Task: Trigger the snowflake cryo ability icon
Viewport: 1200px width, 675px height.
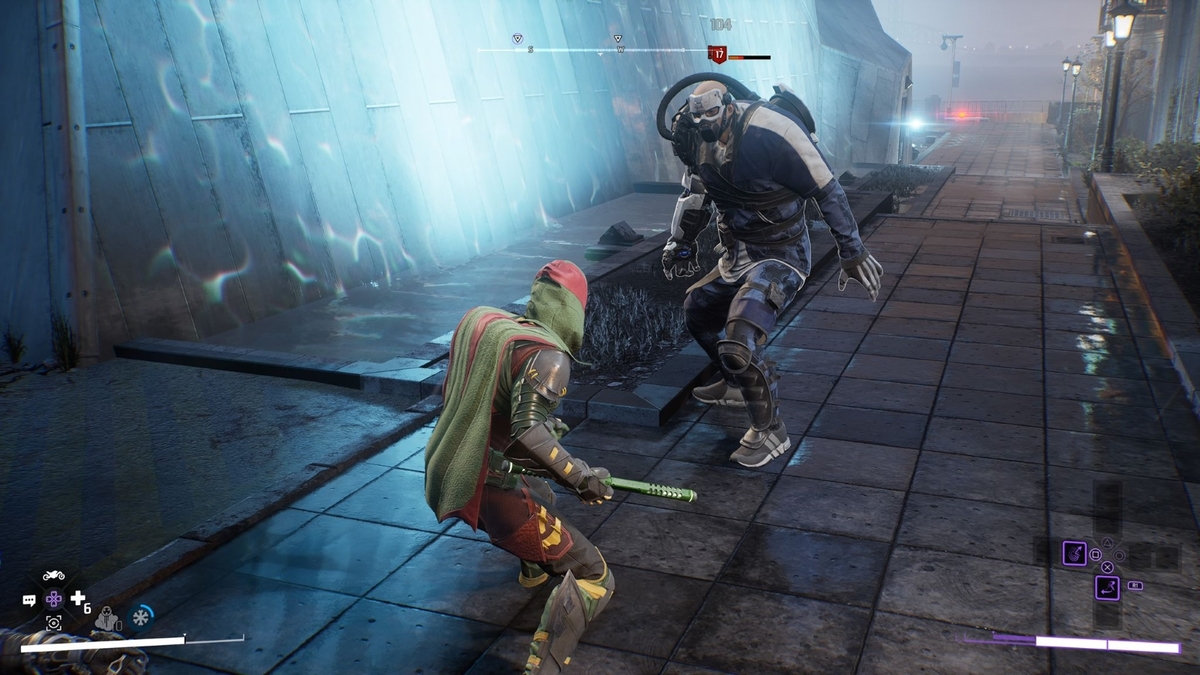Action: tap(143, 617)
